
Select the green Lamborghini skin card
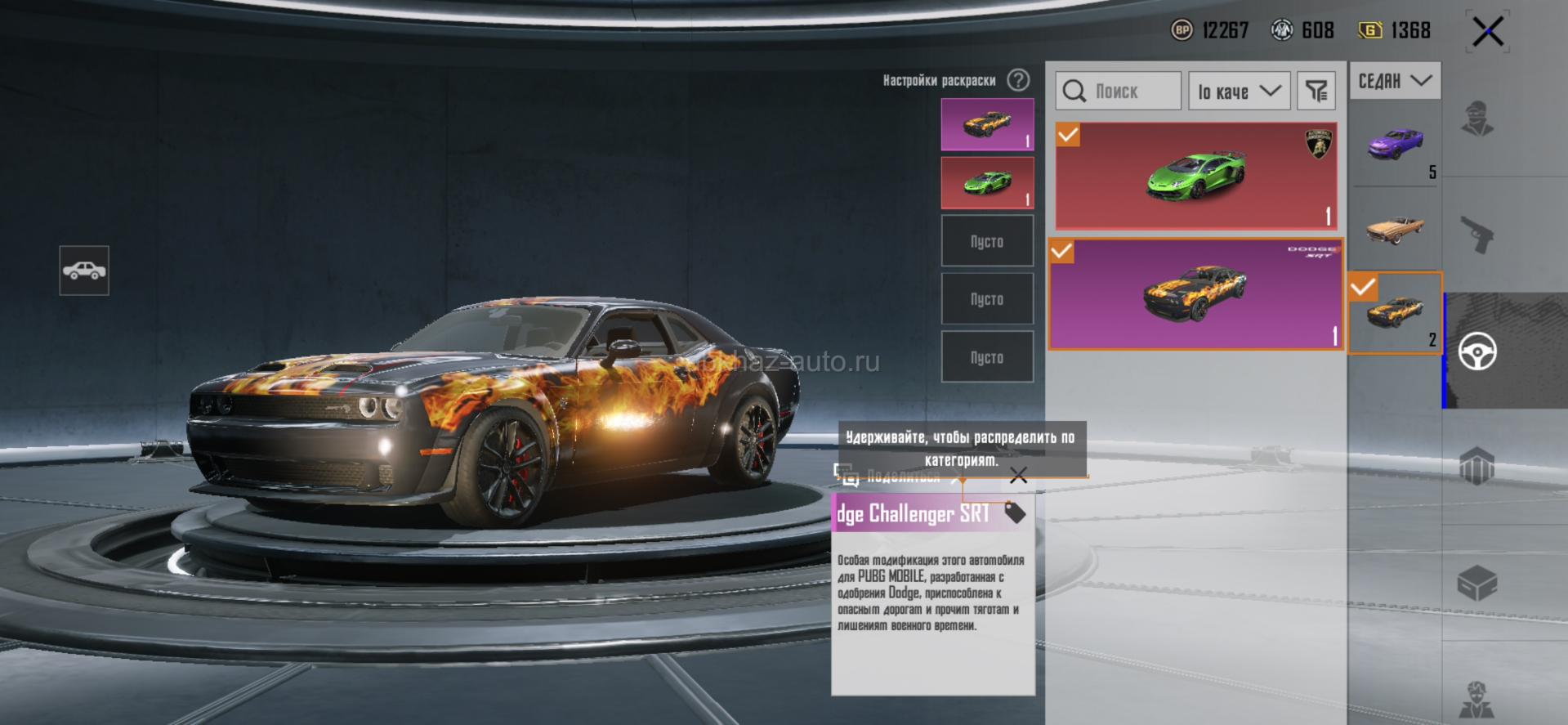pyautogui.click(x=1196, y=176)
